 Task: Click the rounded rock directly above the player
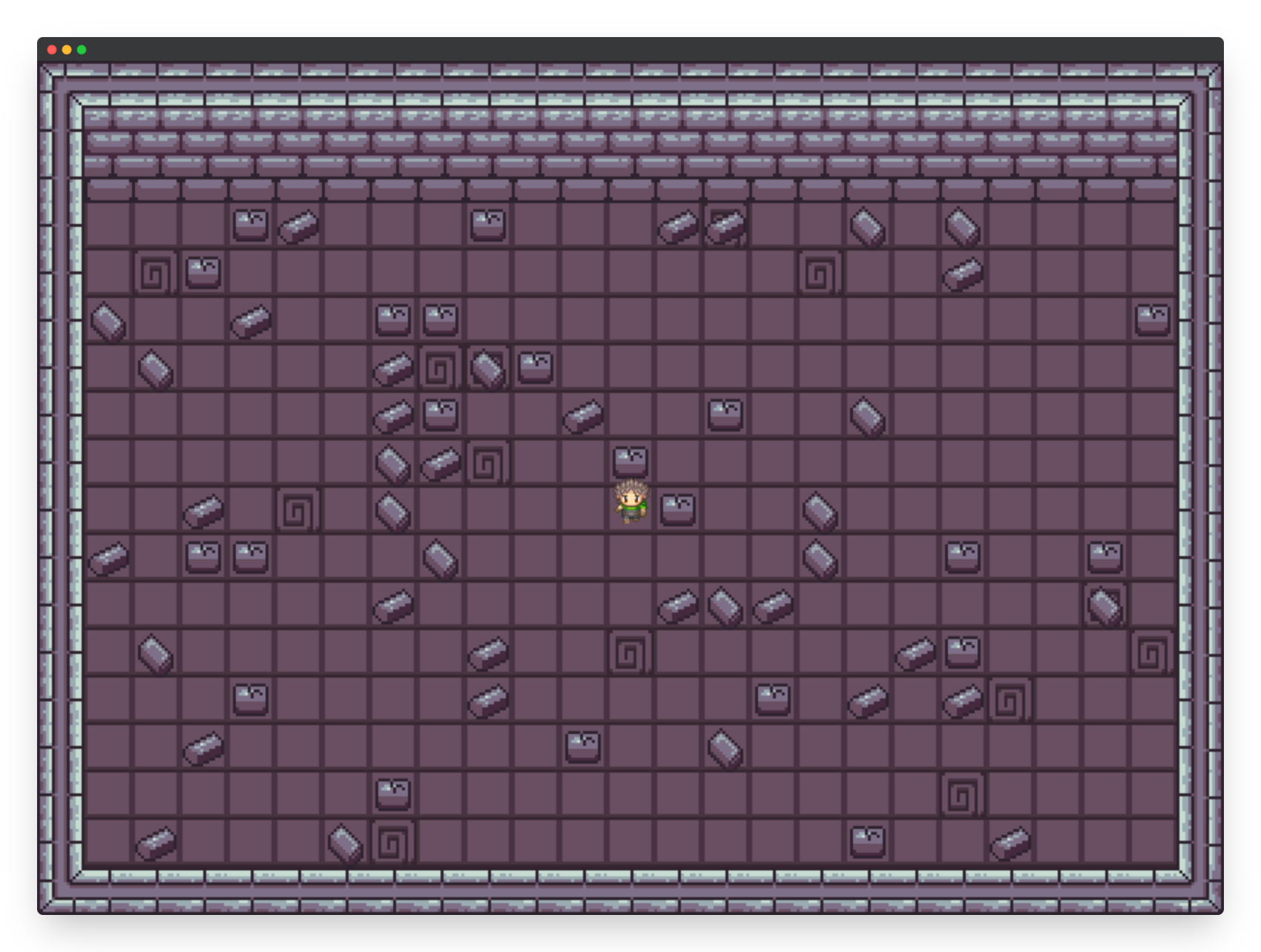pyautogui.click(x=630, y=460)
